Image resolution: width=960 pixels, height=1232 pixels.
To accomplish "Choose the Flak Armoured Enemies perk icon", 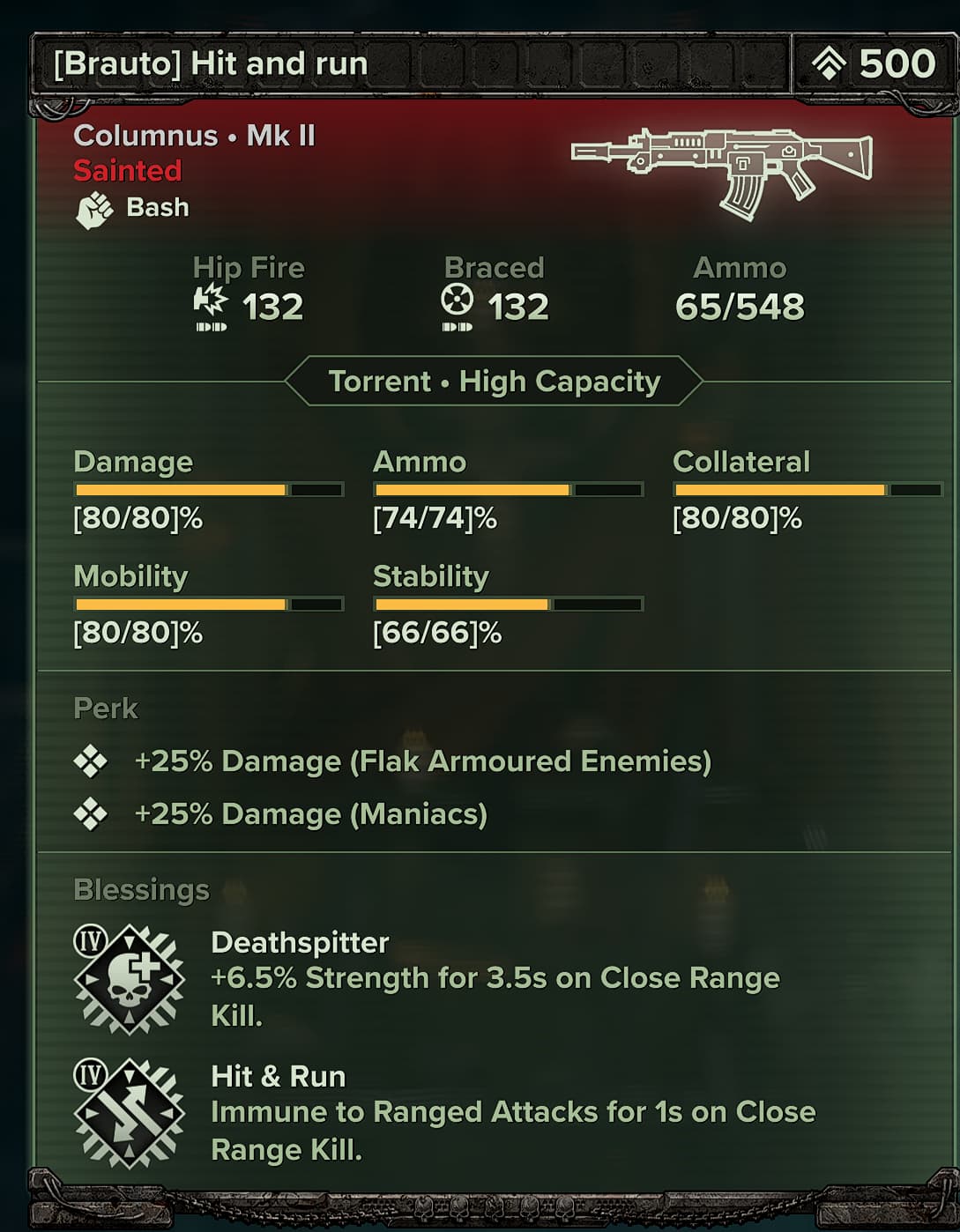I will pyautogui.click(x=90, y=761).
